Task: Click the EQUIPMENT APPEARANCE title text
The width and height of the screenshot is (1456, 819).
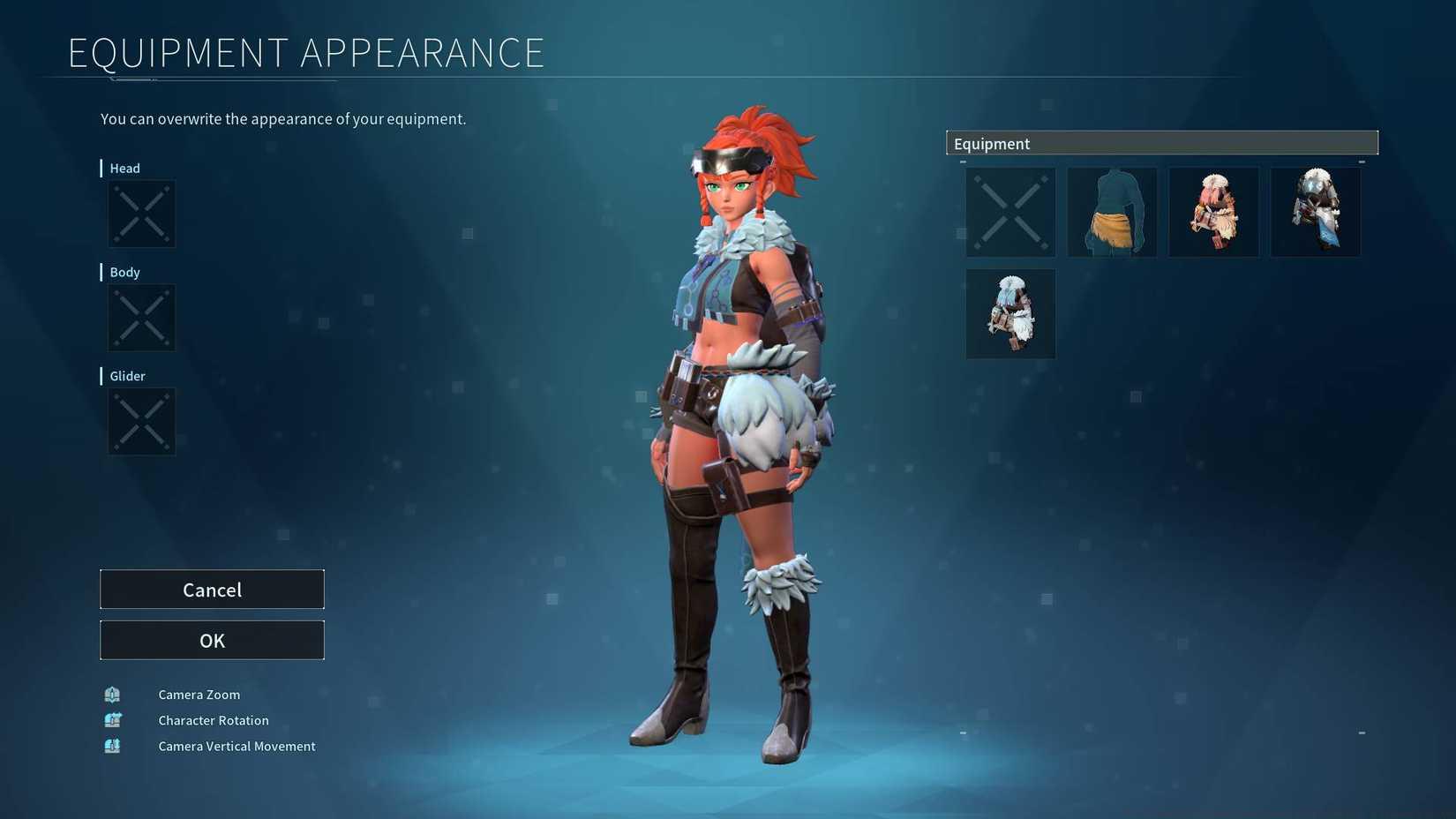Action: pyautogui.click(x=306, y=52)
